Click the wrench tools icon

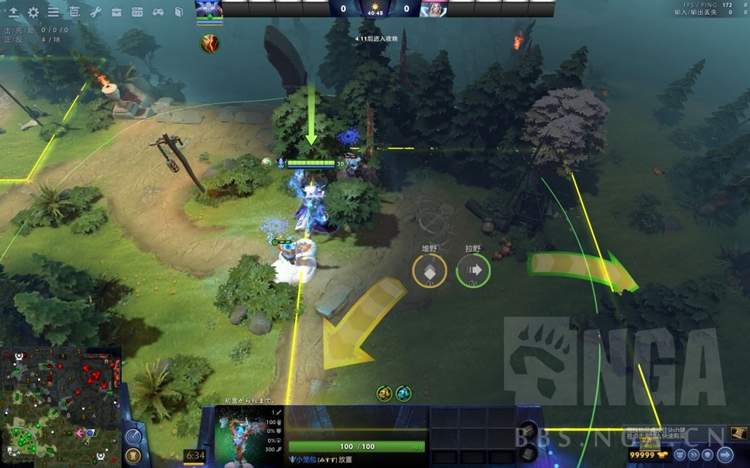click(x=96, y=12)
